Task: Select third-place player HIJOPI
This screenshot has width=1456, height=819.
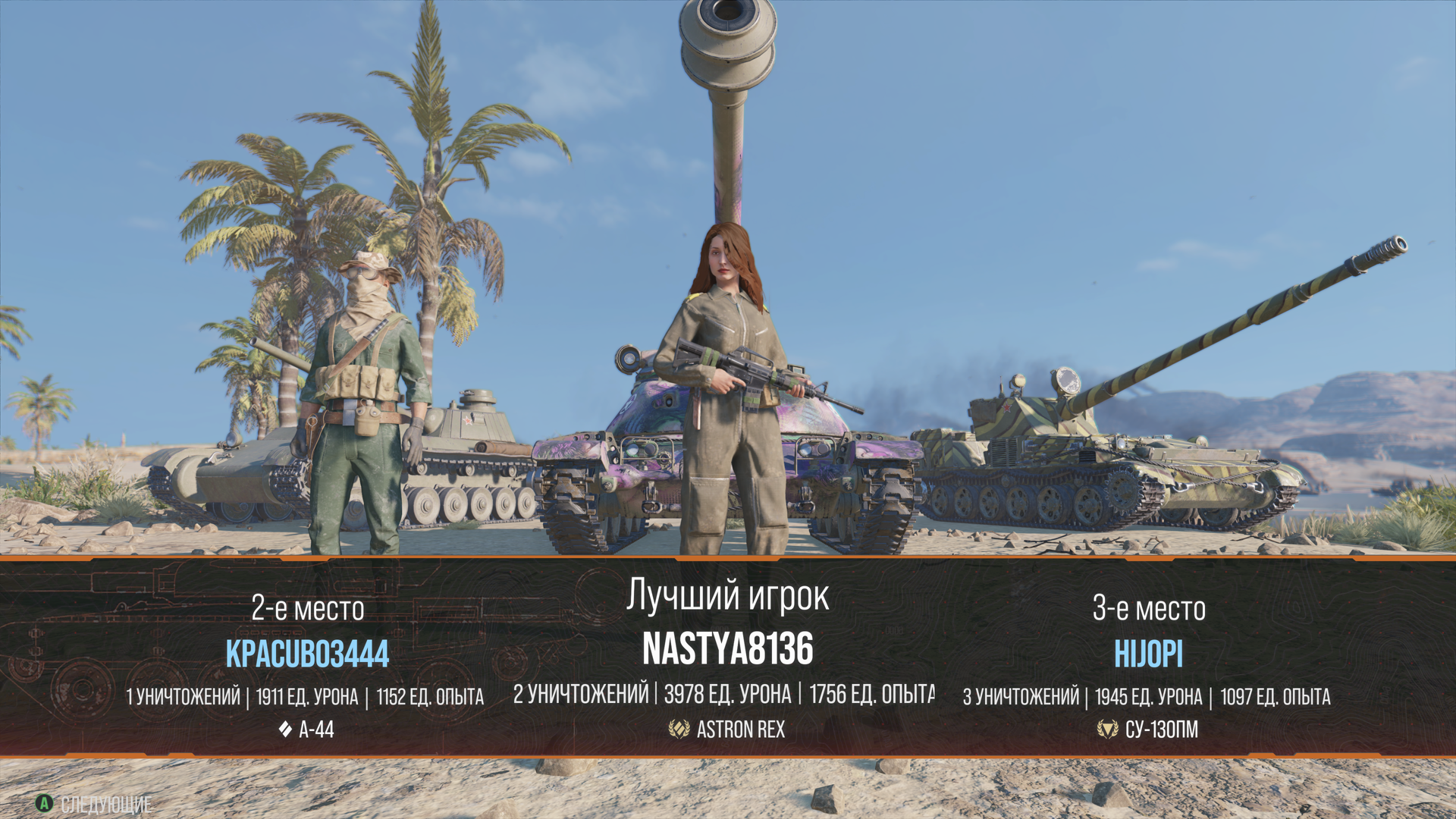Action: [x=1148, y=654]
